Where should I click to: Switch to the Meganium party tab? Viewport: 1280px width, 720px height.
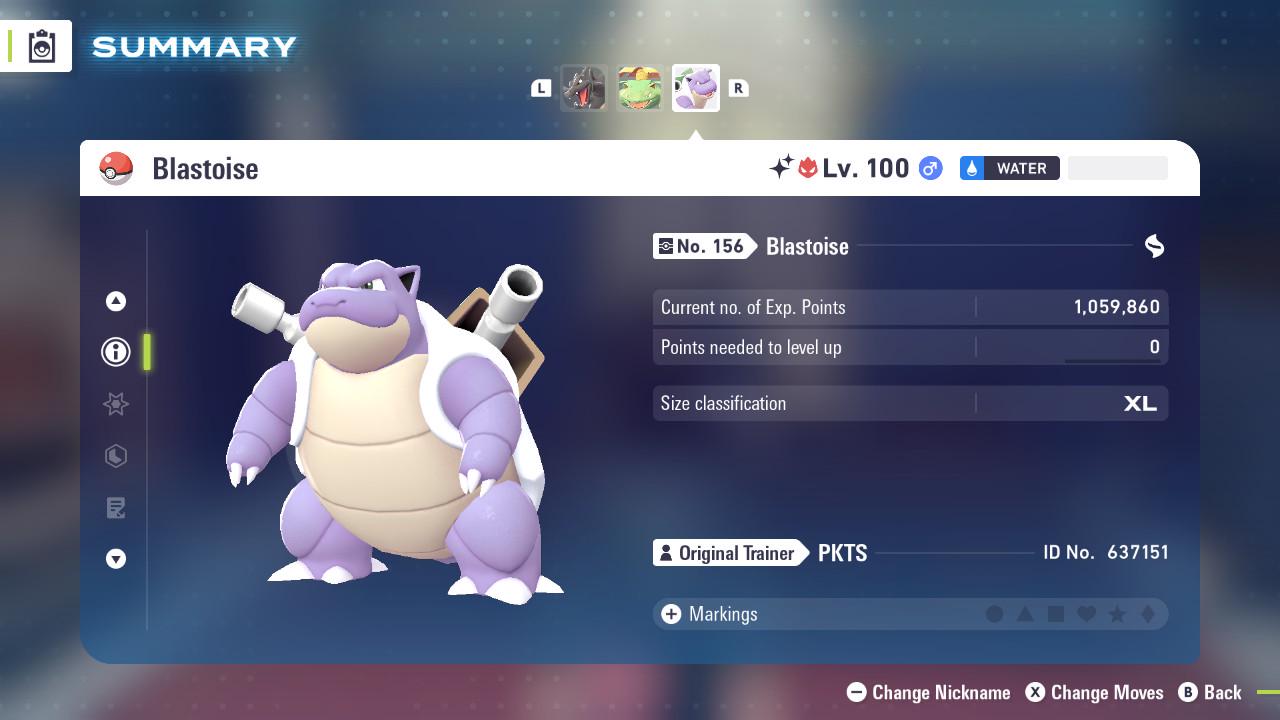point(640,88)
